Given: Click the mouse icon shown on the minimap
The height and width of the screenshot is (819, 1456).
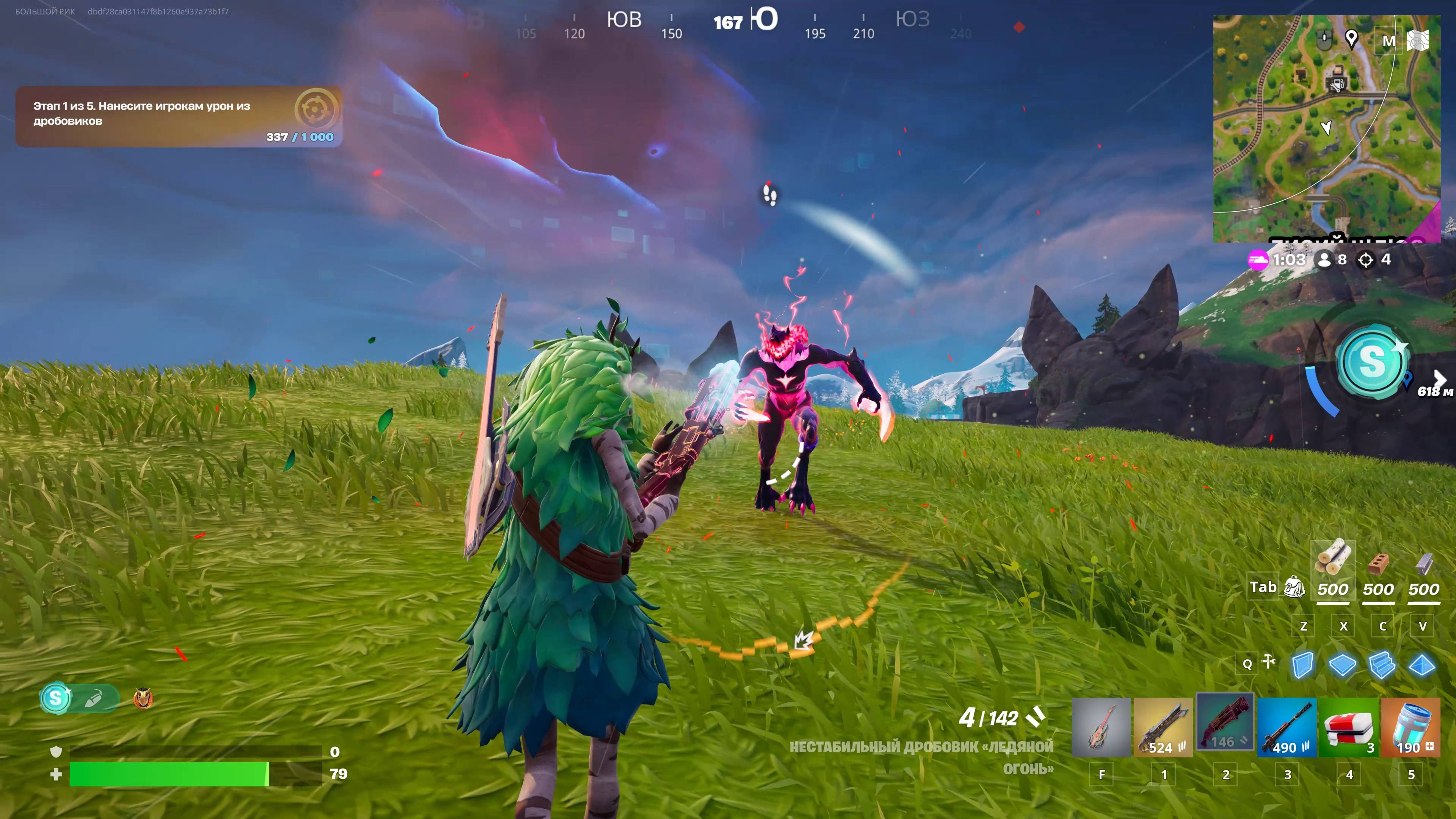Looking at the screenshot, I should coord(1324,41).
